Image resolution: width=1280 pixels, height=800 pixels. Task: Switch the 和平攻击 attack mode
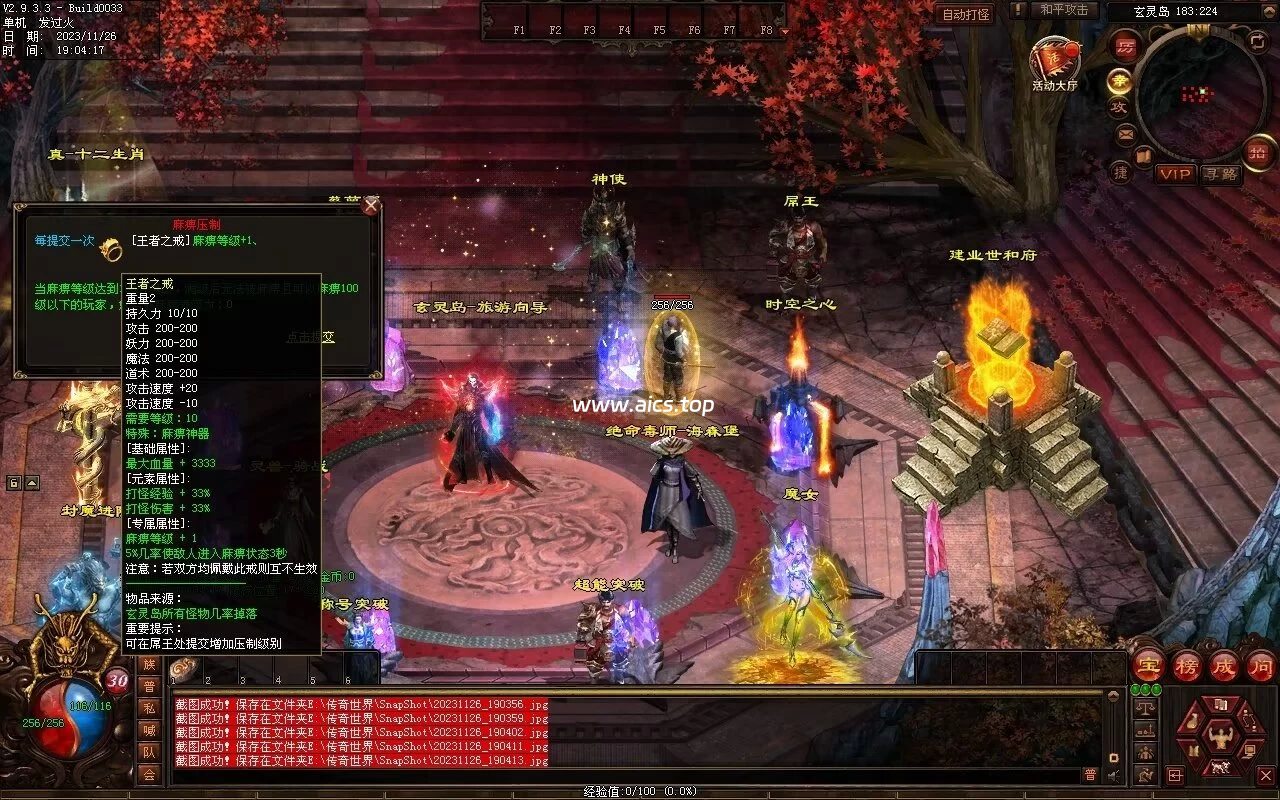tap(1063, 10)
